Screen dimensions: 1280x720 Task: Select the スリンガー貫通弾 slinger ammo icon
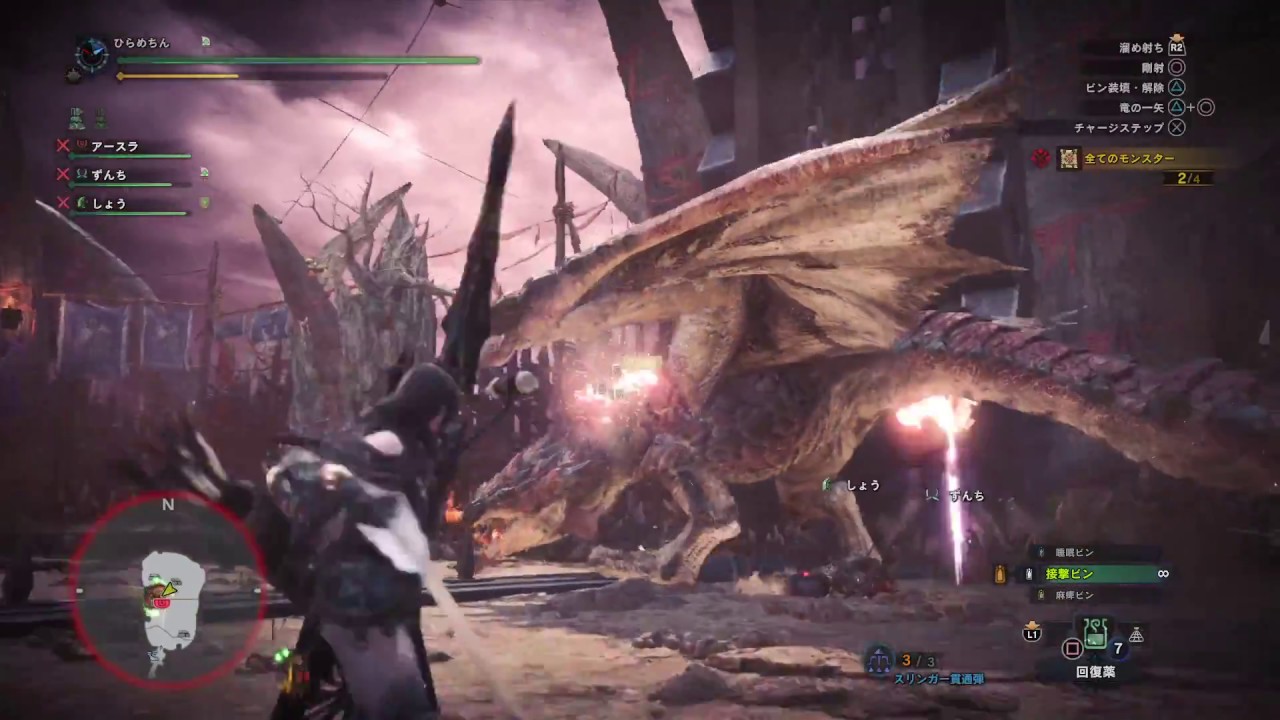click(x=879, y=660)
